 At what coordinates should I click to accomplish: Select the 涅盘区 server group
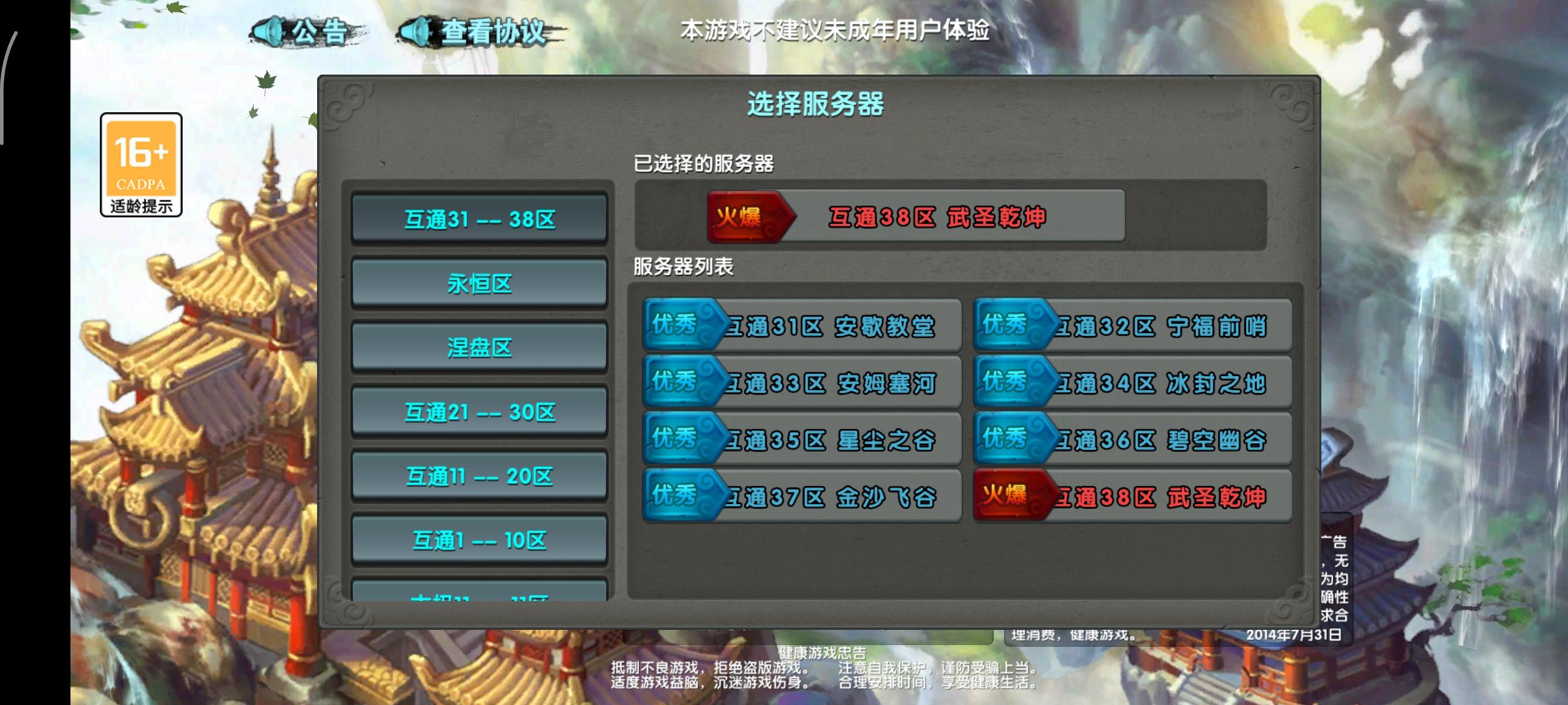(x=479, y=348)
